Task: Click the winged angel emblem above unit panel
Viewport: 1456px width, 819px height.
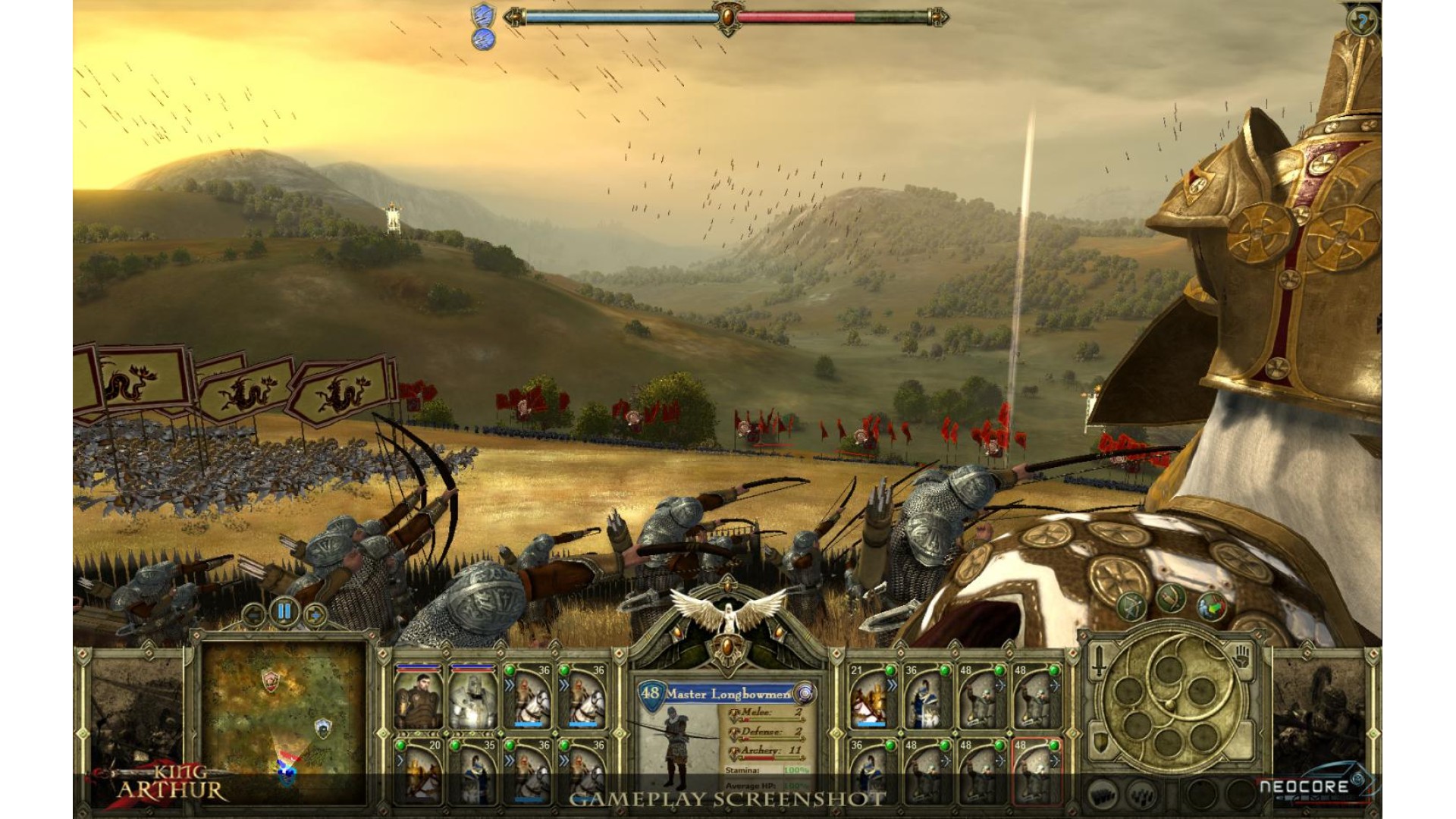Action: tap(726, 613)
